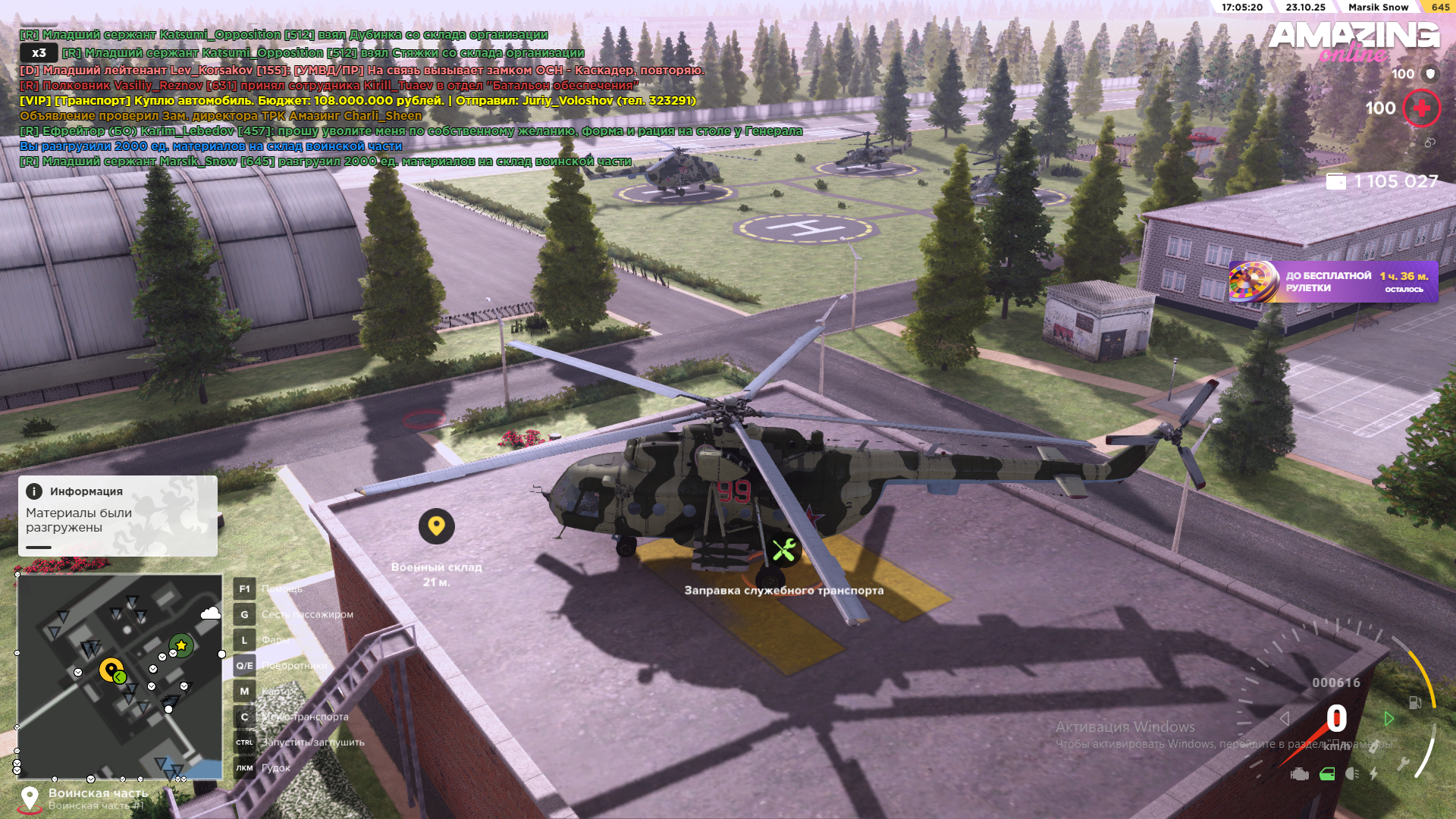Activate the green right turn signal arrow
The width and height of the screenshot is (1456, 819).
point(1389,718)
